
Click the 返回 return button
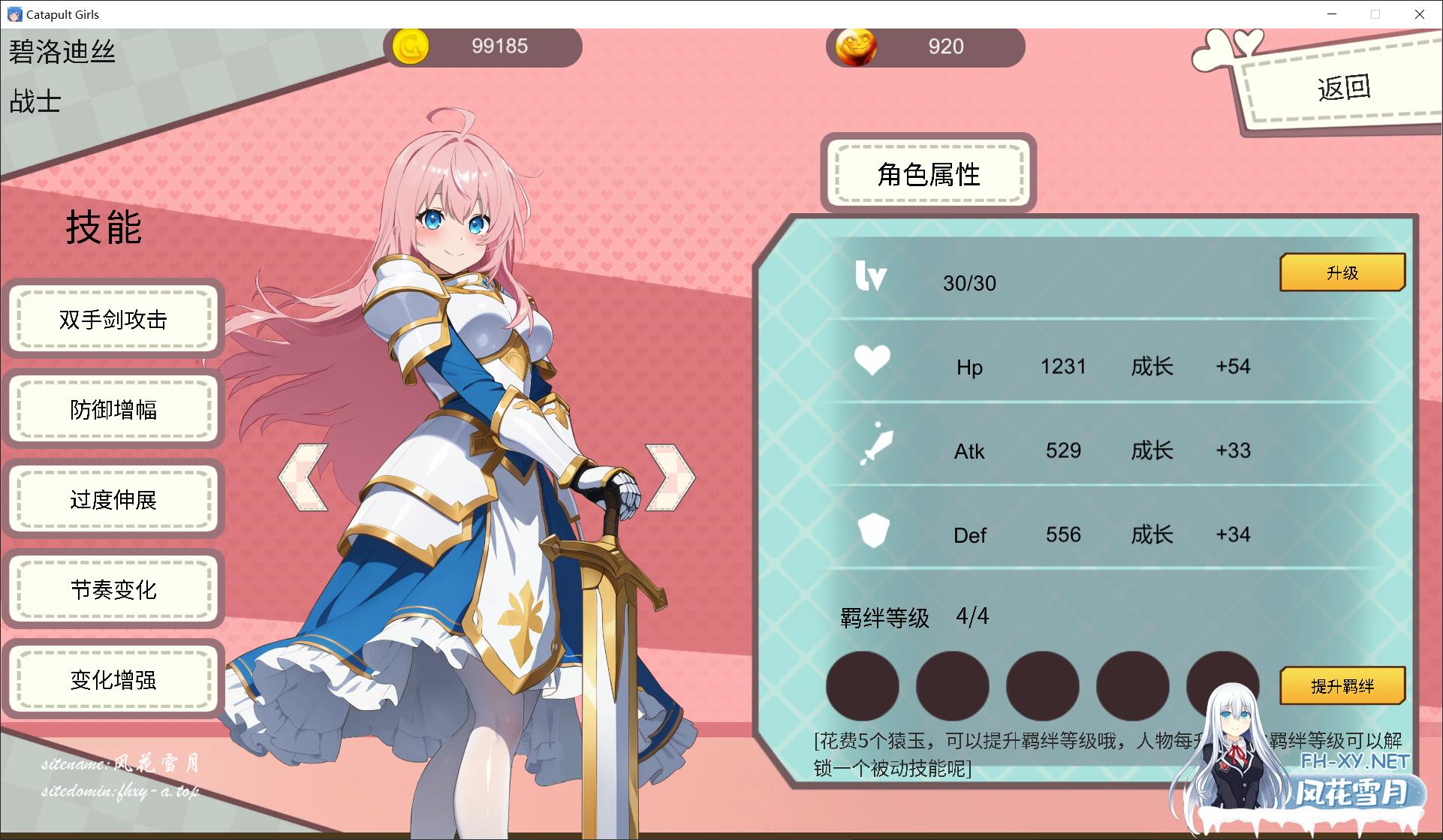click(1342, 86)
